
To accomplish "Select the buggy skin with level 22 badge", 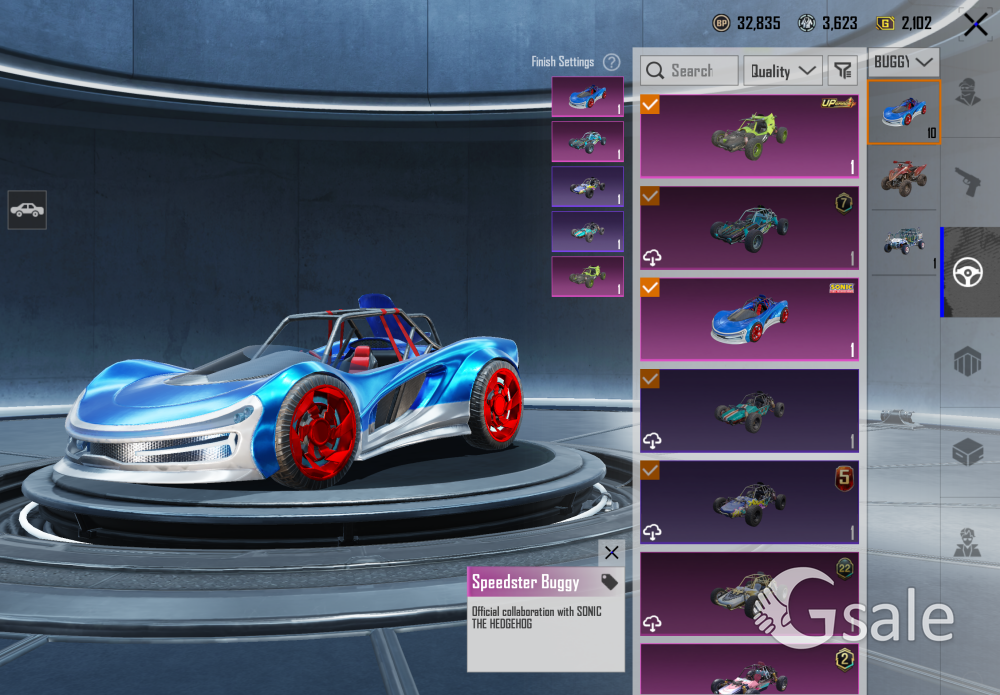I will point(749,593).
